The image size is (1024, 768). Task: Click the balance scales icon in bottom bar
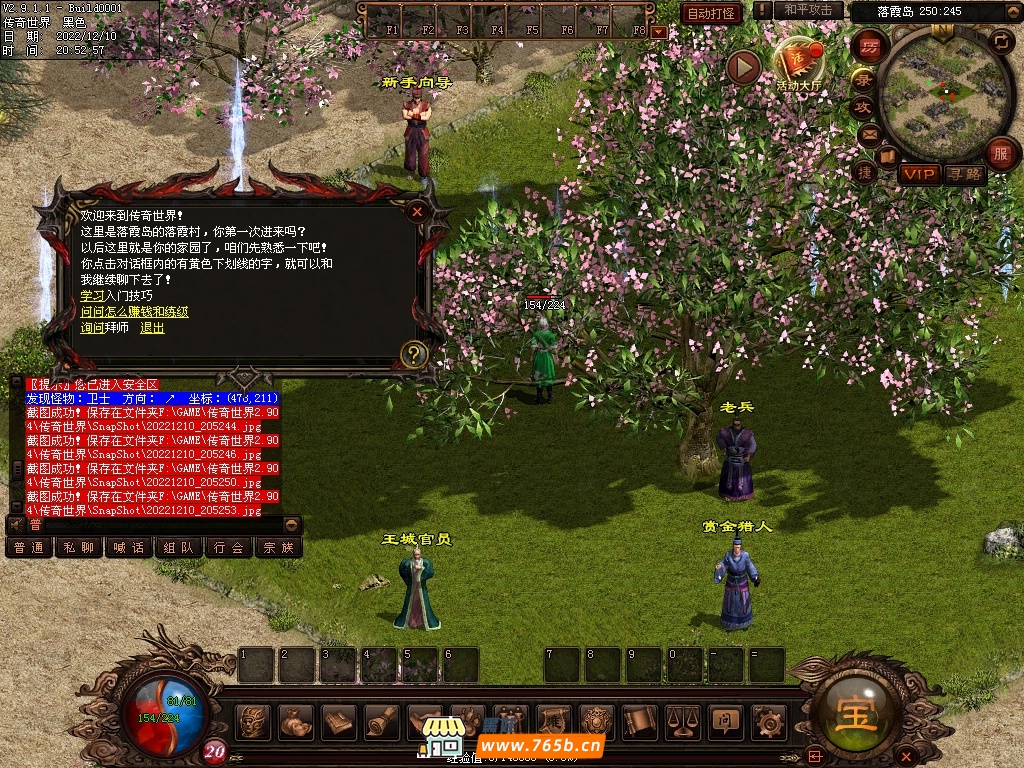point(683,720)
